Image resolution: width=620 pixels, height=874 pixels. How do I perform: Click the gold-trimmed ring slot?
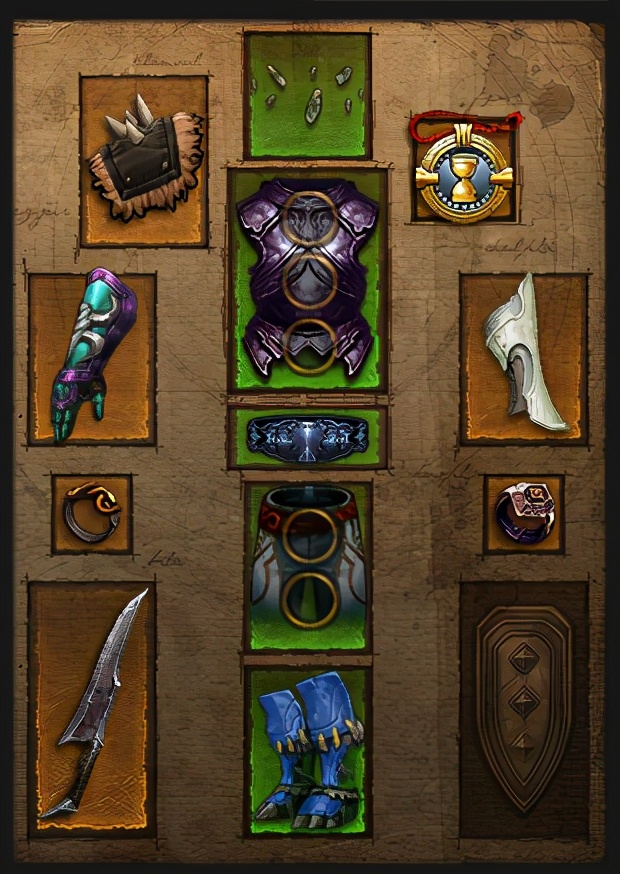coord(92,514)
